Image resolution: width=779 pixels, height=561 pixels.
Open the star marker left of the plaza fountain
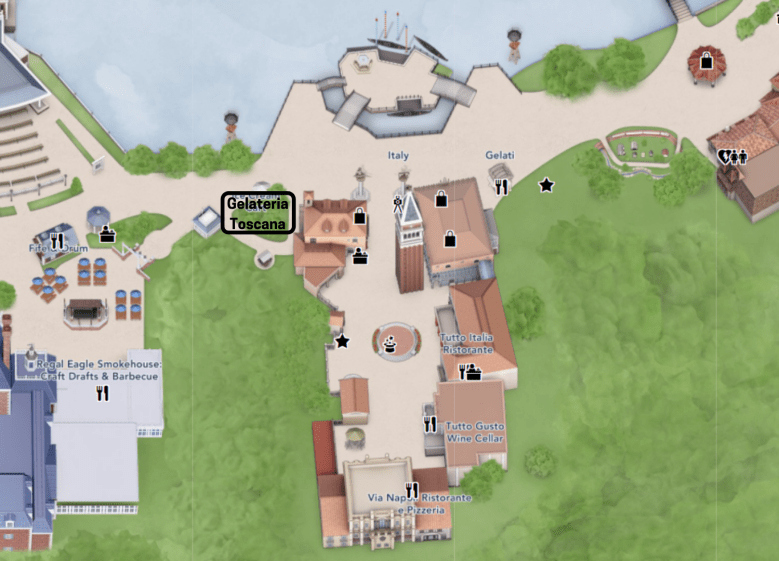coord(342,341)
